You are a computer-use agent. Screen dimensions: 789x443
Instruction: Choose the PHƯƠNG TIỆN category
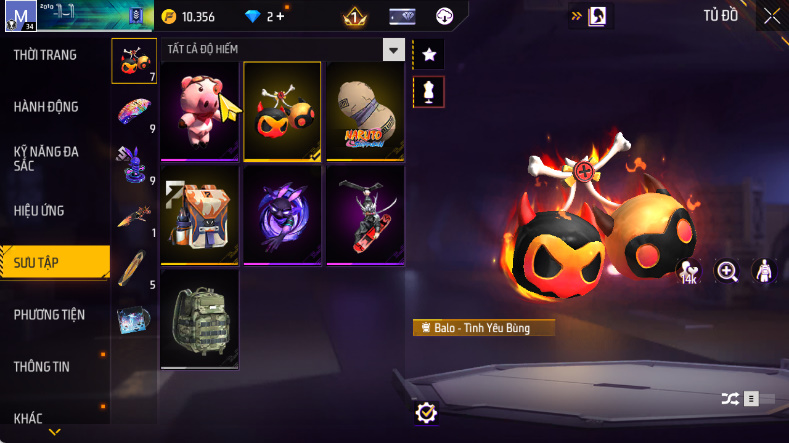click(49, 315)
